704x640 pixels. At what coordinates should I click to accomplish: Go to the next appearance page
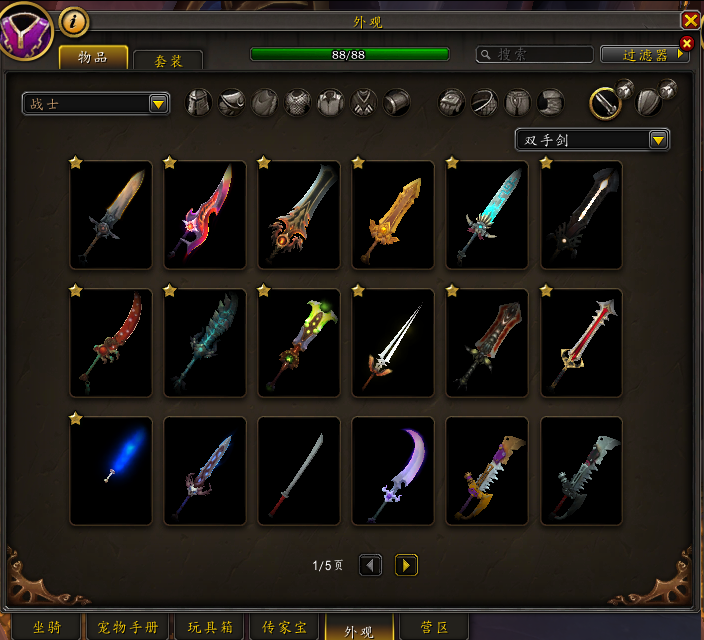(406, 566)
